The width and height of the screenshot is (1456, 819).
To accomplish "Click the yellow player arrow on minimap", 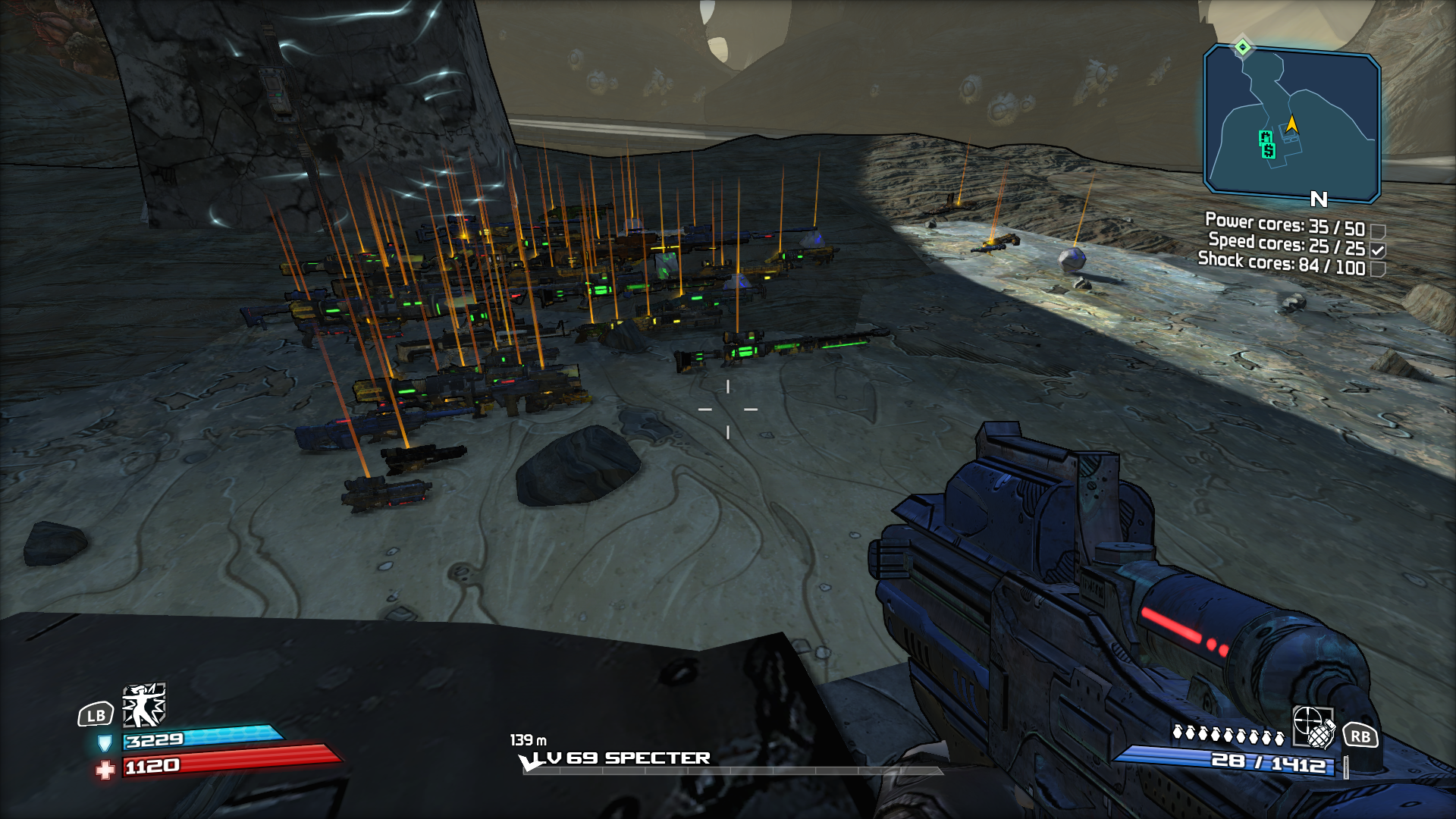I will 1291,124.
